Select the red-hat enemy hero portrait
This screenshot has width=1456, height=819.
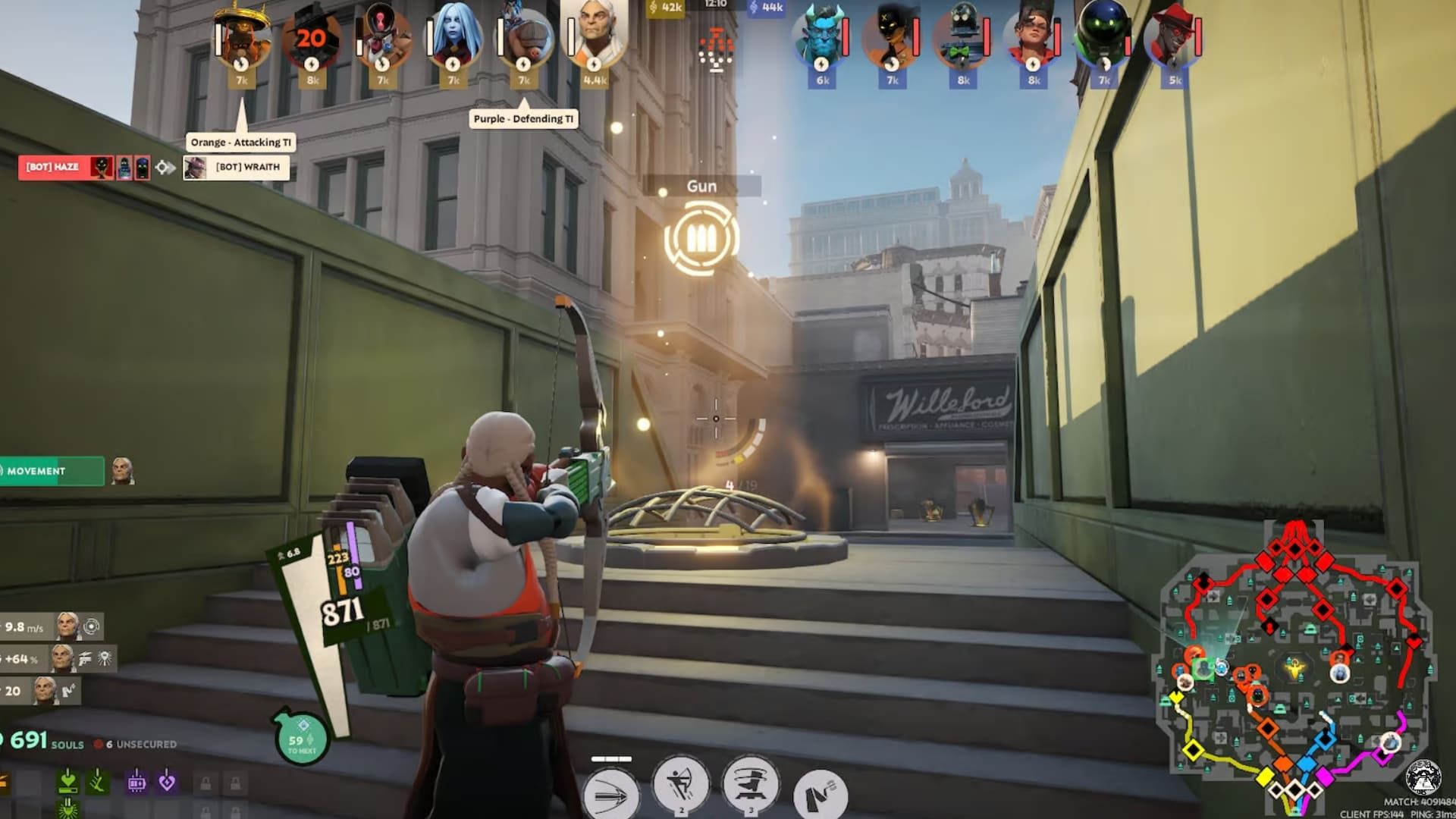pos(1173,38)
